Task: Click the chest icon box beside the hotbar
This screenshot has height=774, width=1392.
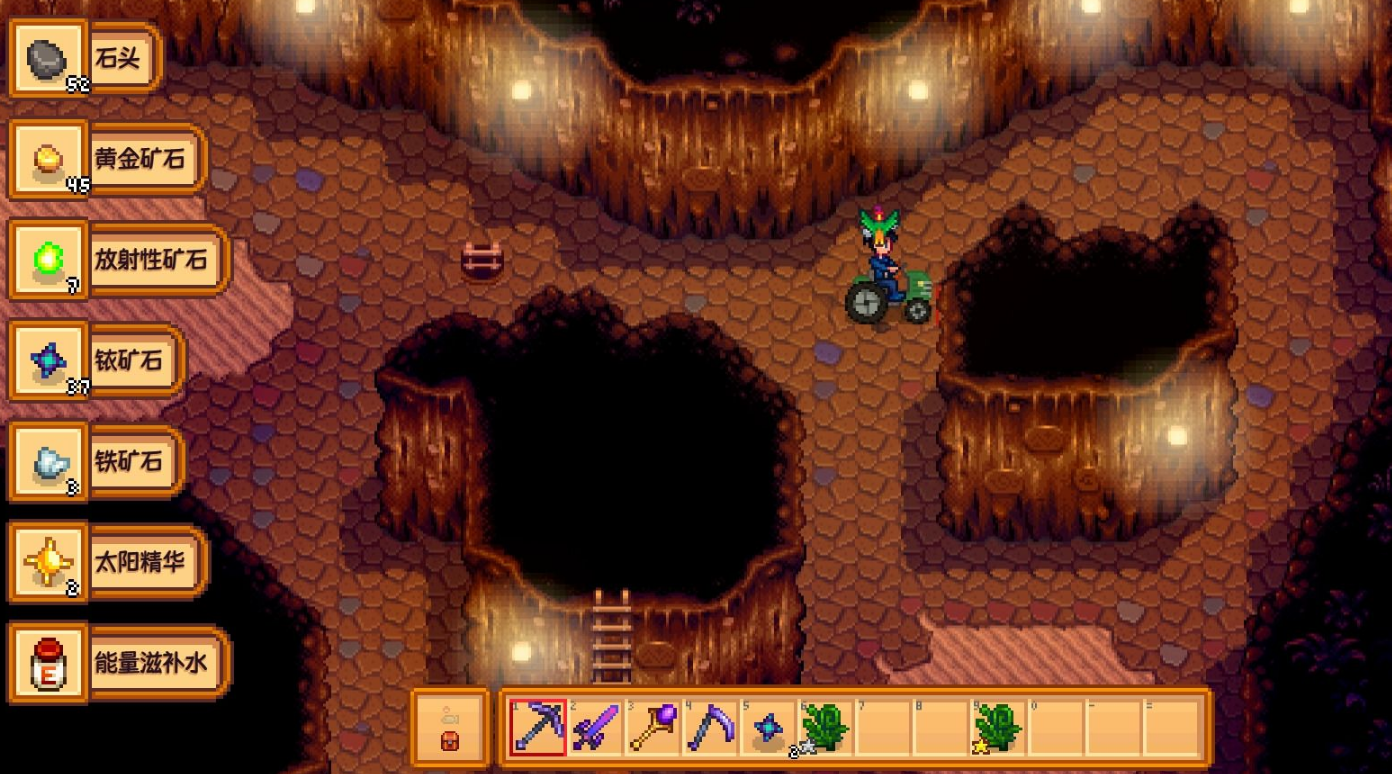Action: (x=450, y=727)
